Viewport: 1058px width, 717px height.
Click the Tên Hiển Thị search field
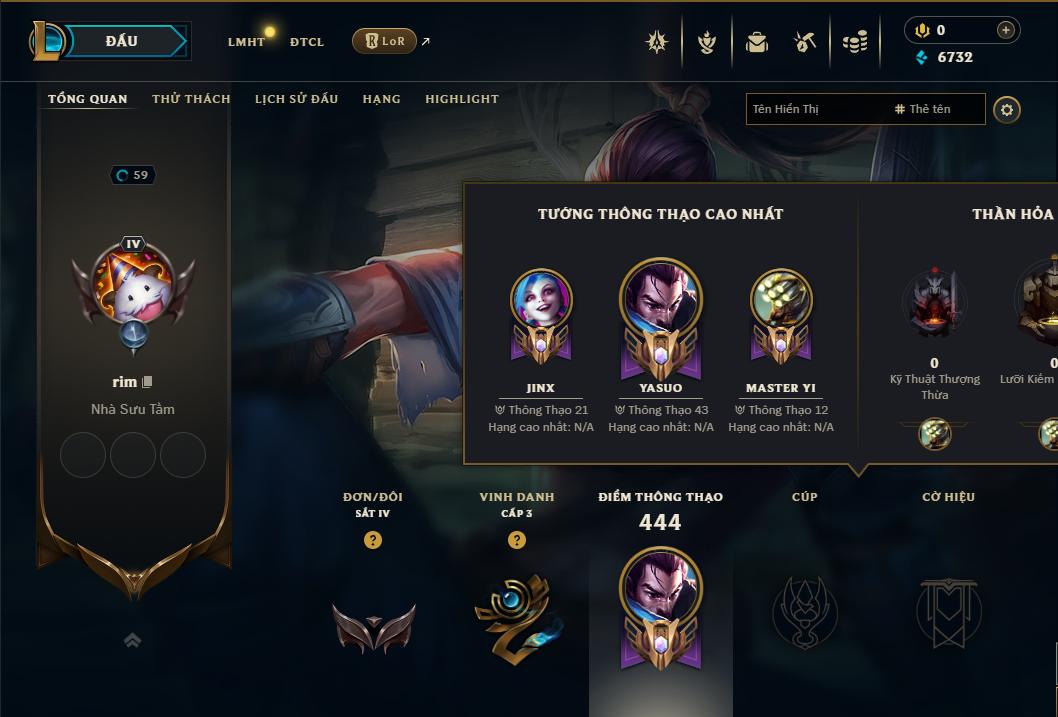(815, 109)
